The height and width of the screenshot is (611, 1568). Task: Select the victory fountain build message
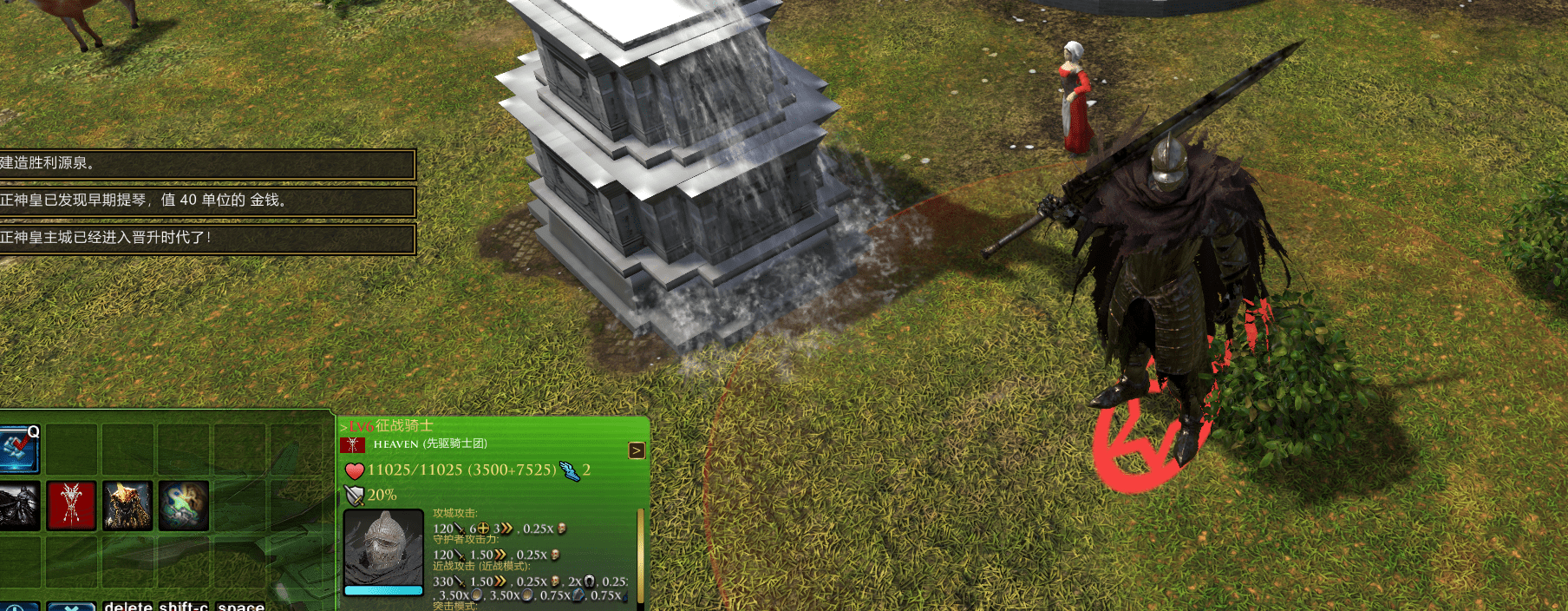coord(206,163)
